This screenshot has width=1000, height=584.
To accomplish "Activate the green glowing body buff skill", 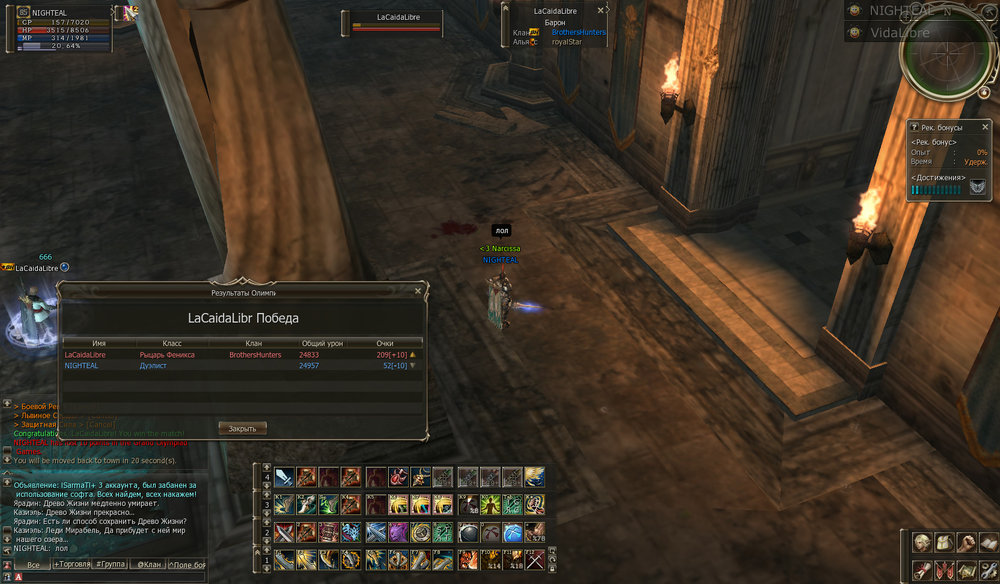I will (490, 504).
